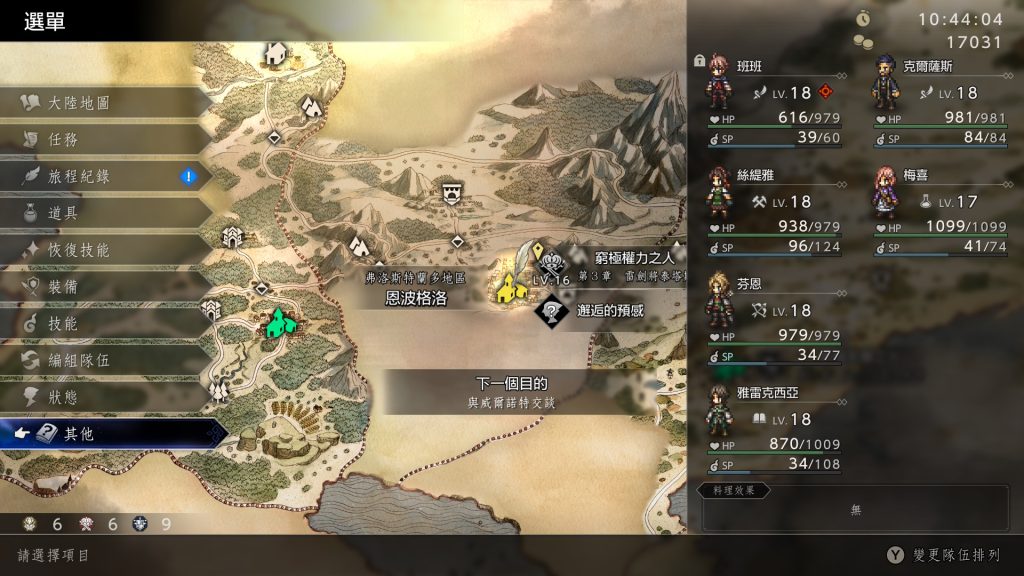
Task: Open the 恢復技能 recovery skills entry
Action: click(x=80, y=250)
